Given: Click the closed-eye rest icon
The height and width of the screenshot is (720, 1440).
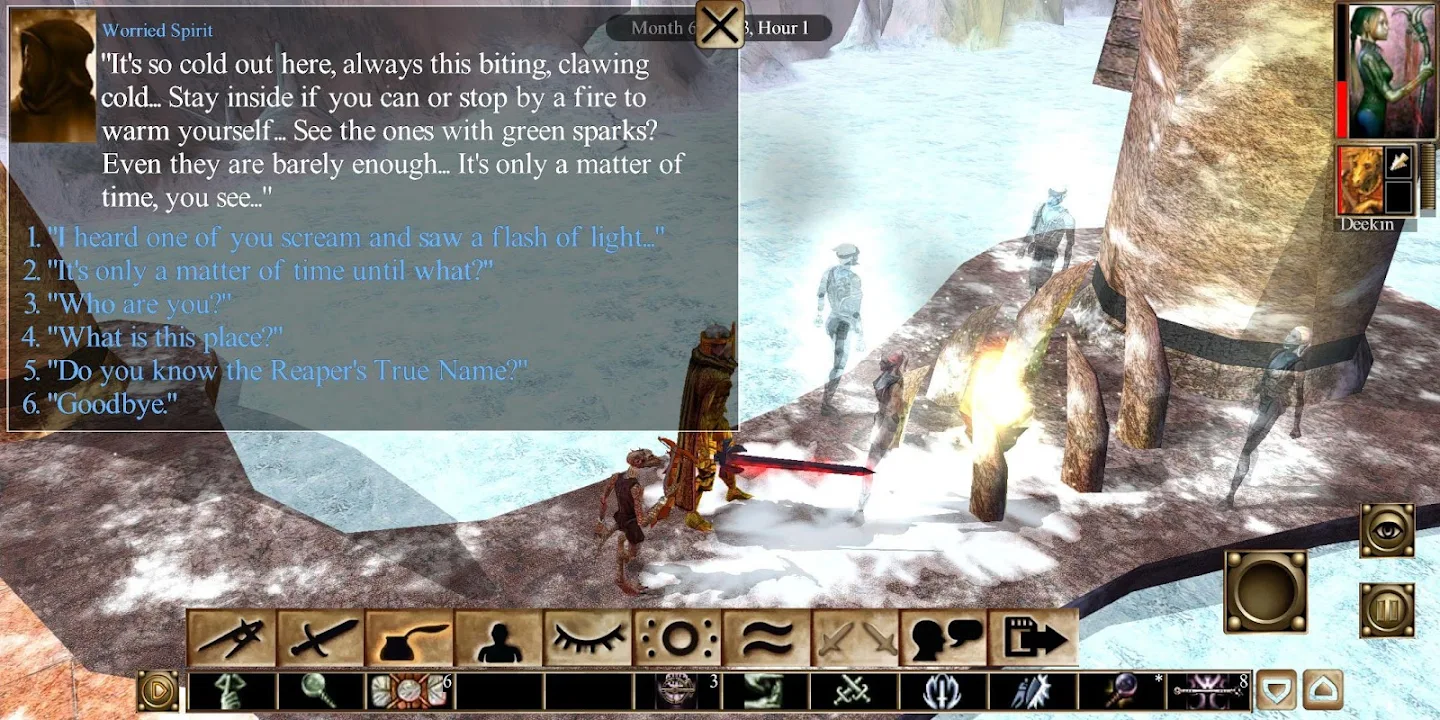Looking at the screenshot, I should (588, 638).
